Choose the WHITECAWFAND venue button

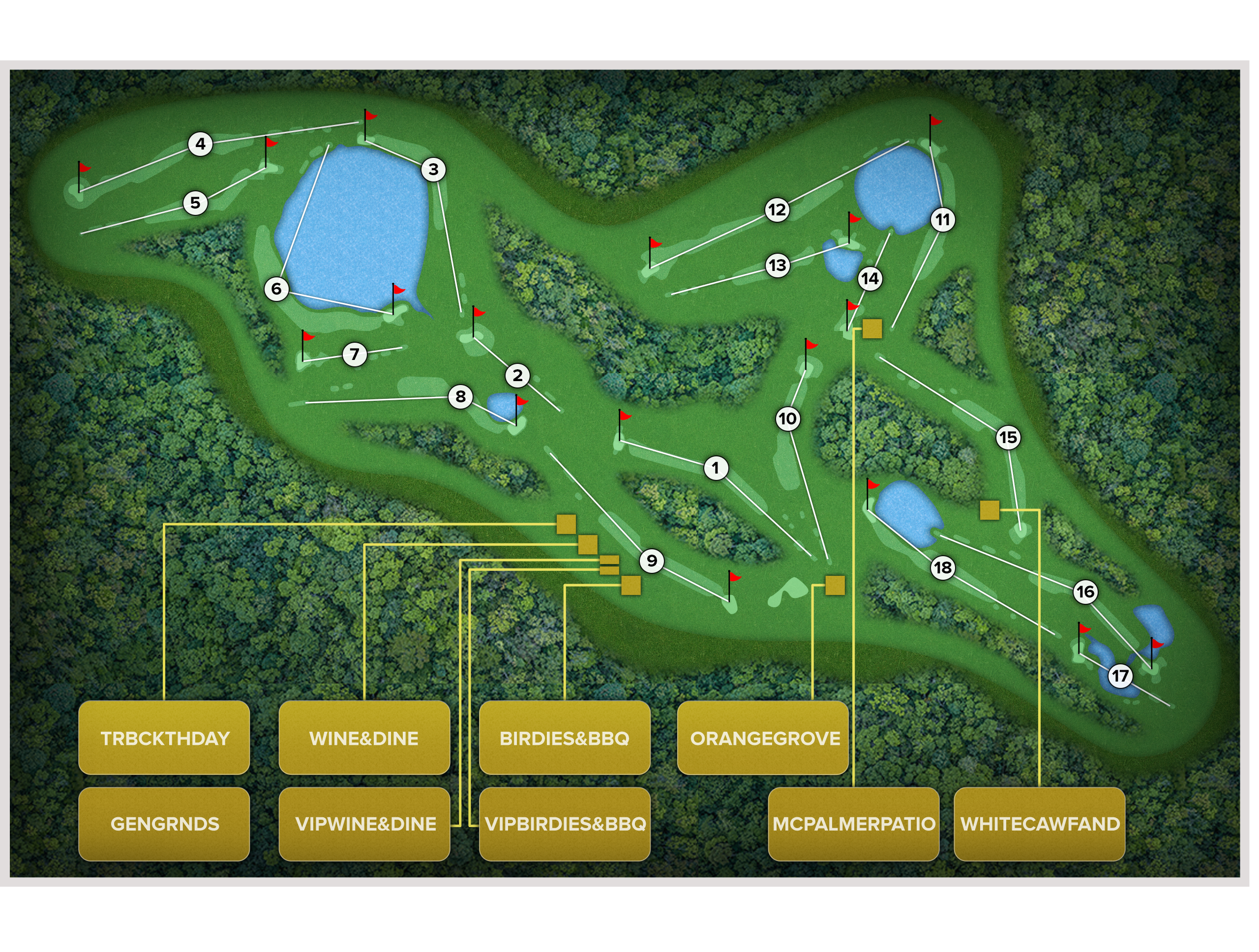click(x=1039, y=823)
